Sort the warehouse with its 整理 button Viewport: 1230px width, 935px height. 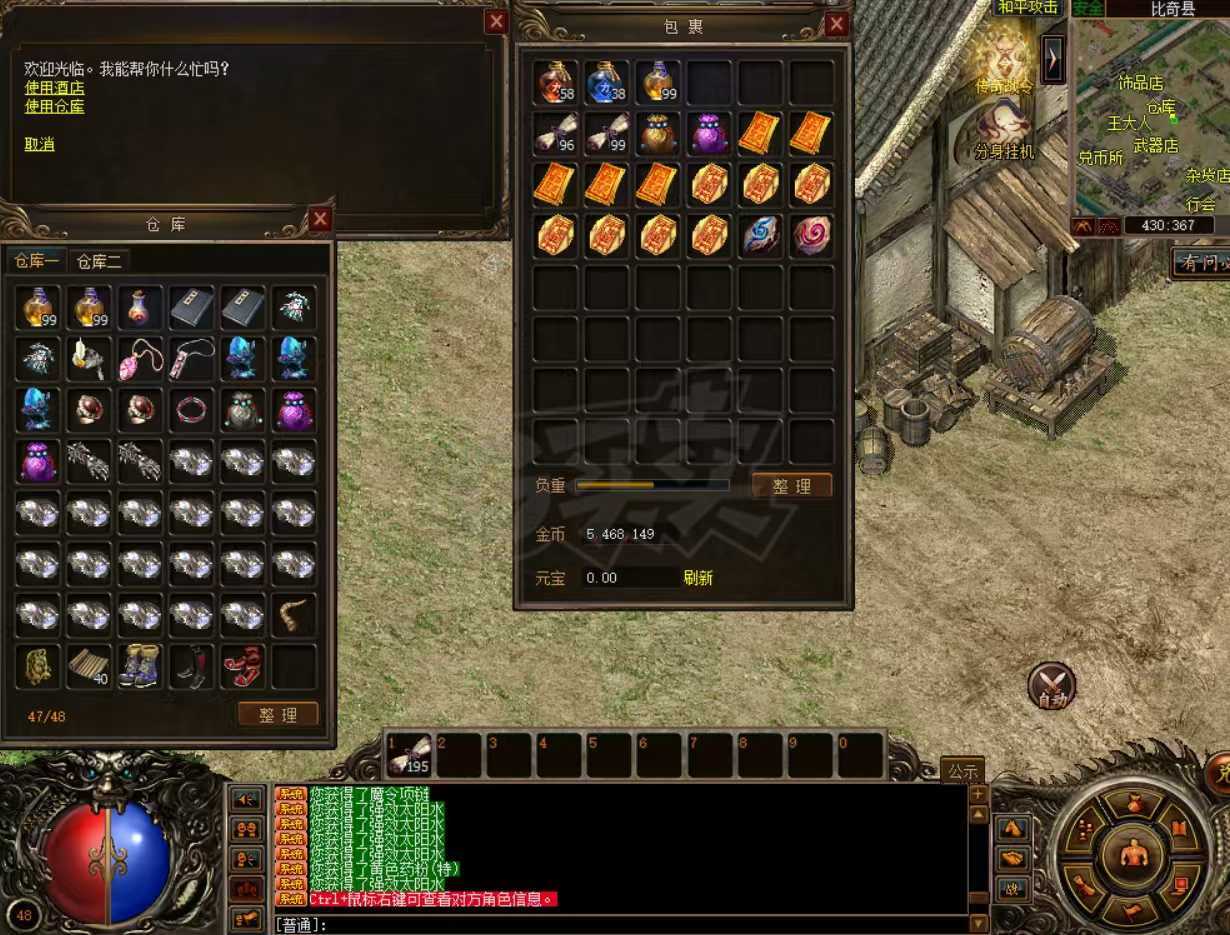(278, 715)
